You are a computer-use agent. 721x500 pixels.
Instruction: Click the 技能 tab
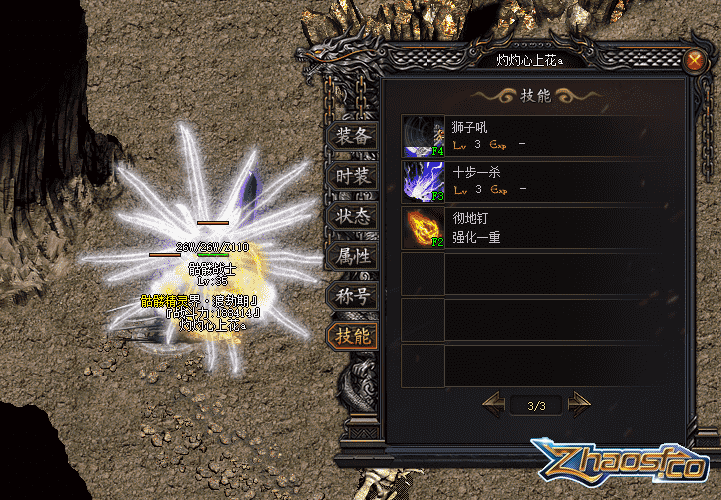coord(352,336)
